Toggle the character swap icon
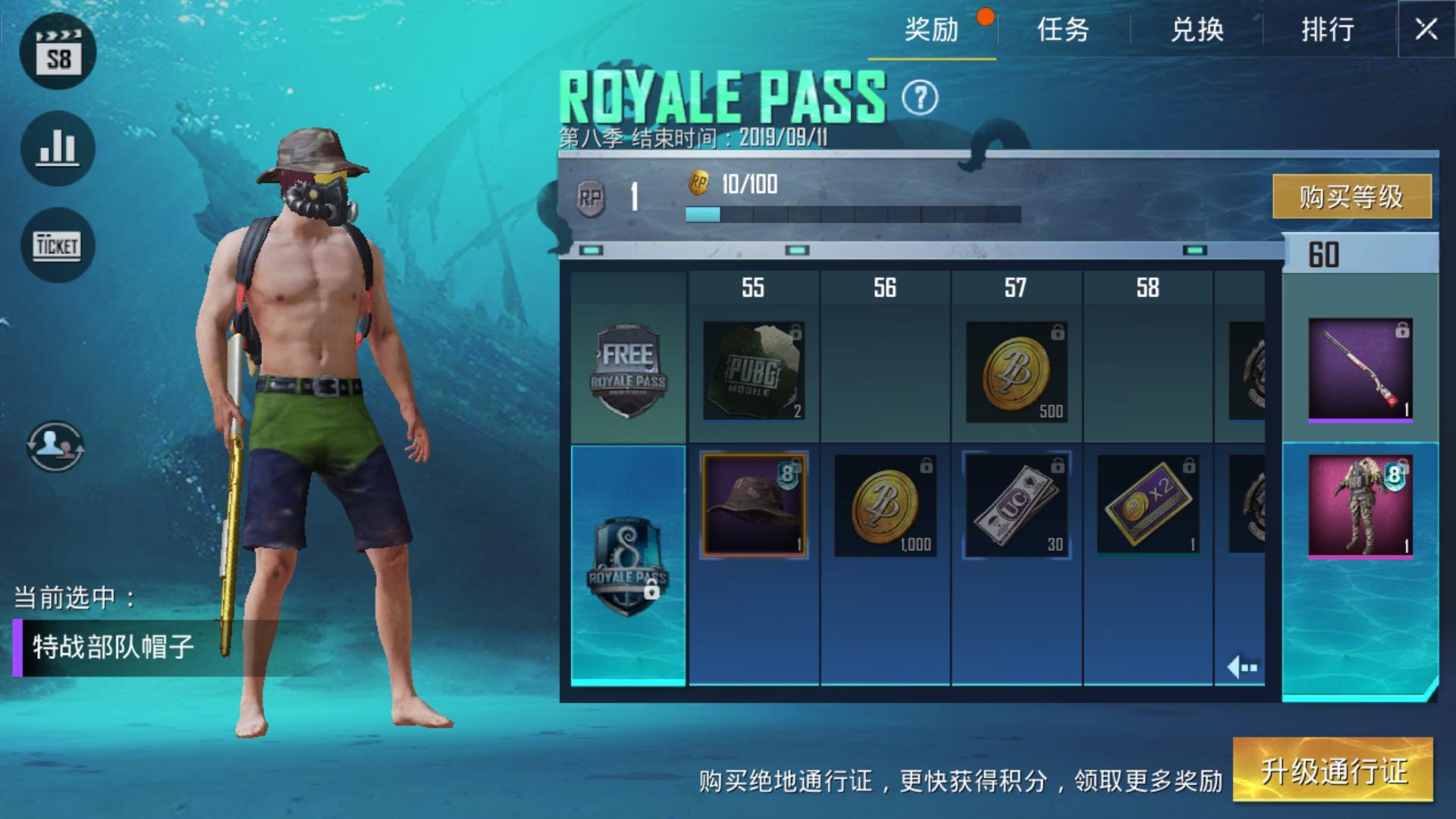Viewport: 1456px width, 819px height. tap(55, 447)
